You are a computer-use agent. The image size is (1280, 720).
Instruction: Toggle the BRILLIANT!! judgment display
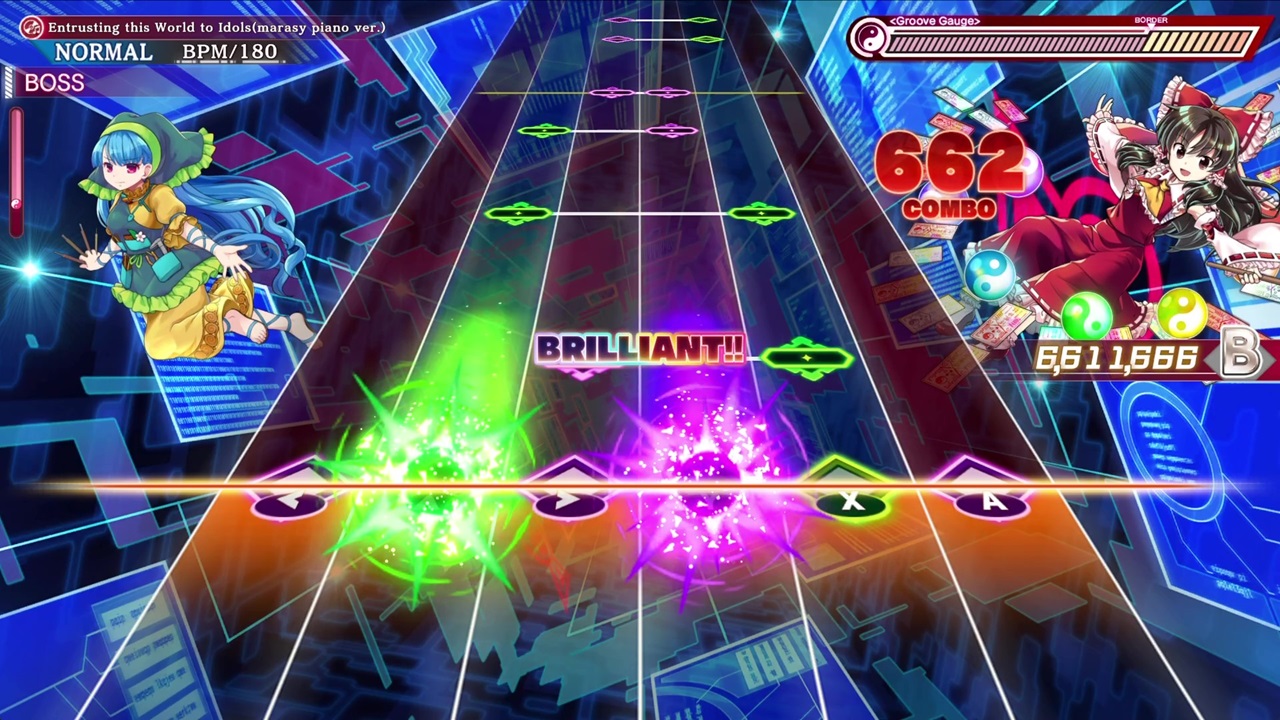click(x=640, y=350)
